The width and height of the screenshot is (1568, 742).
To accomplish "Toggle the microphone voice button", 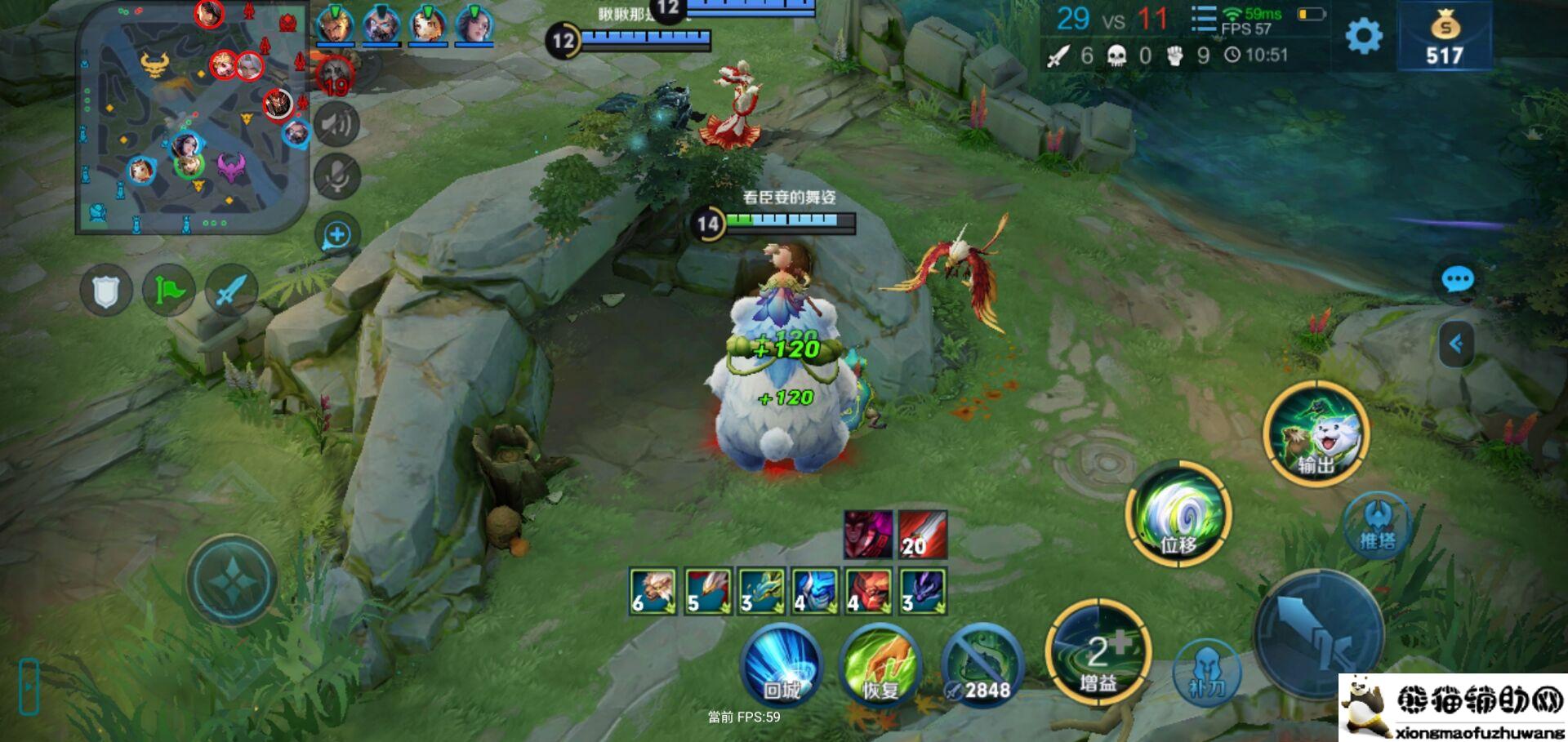I will (x=336, y=176).
